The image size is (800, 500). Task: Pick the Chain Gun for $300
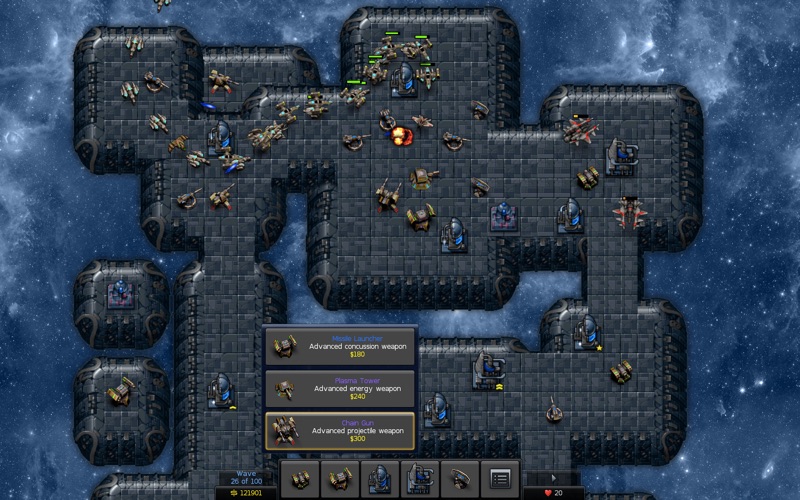(340, 431)
